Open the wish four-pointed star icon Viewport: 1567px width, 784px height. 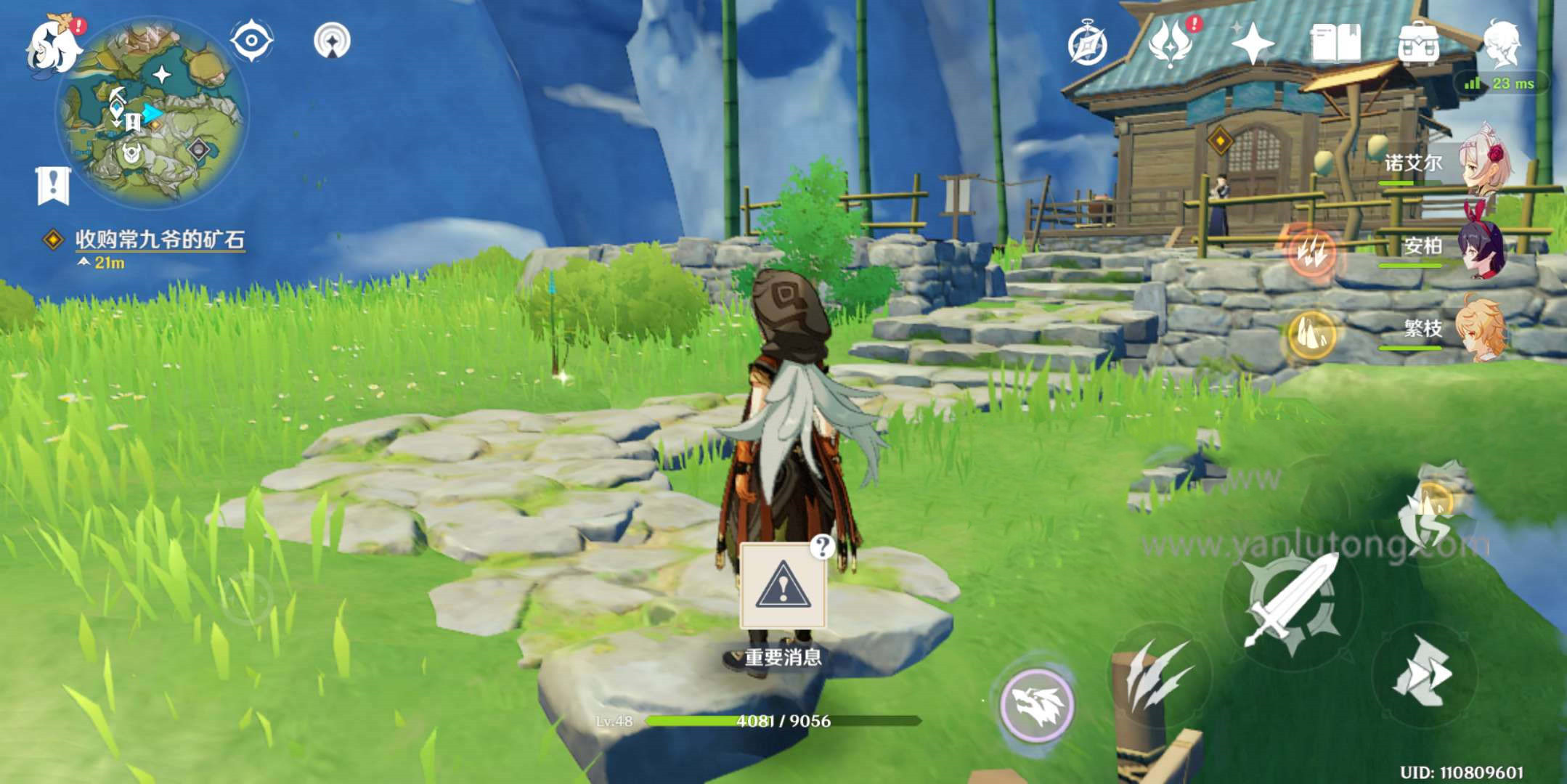(x=1253, y=44)
